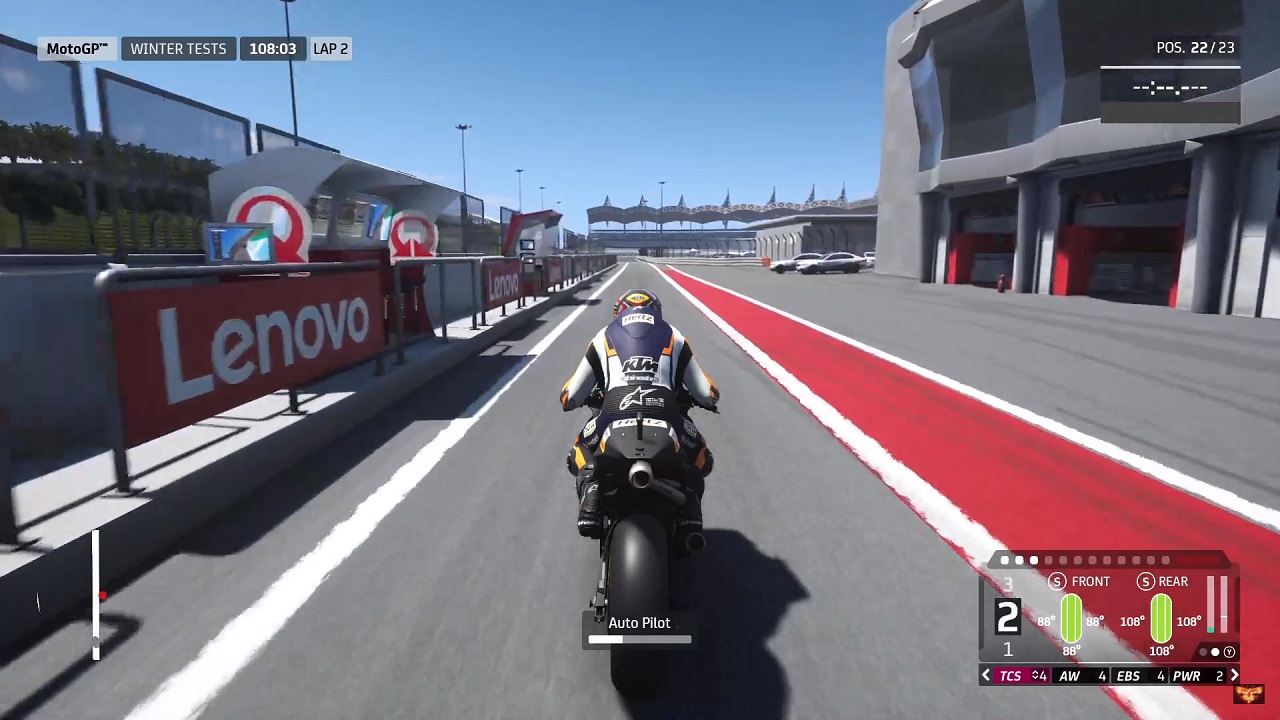The image size is (1280, 720).
Task: Select the rear tyre soft compound icon
Action: coord(1145,581)
